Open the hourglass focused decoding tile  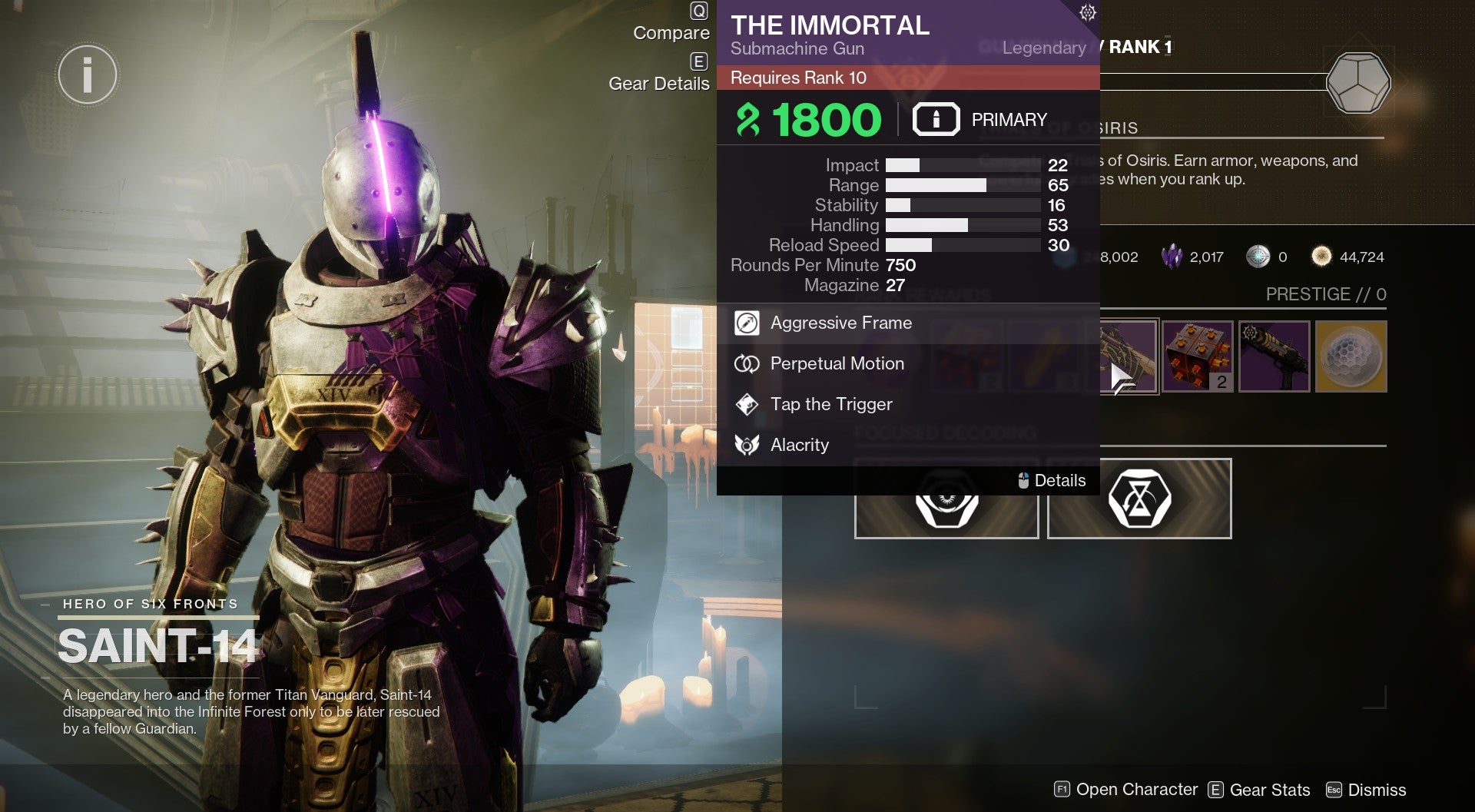[x=1139, y=501]
